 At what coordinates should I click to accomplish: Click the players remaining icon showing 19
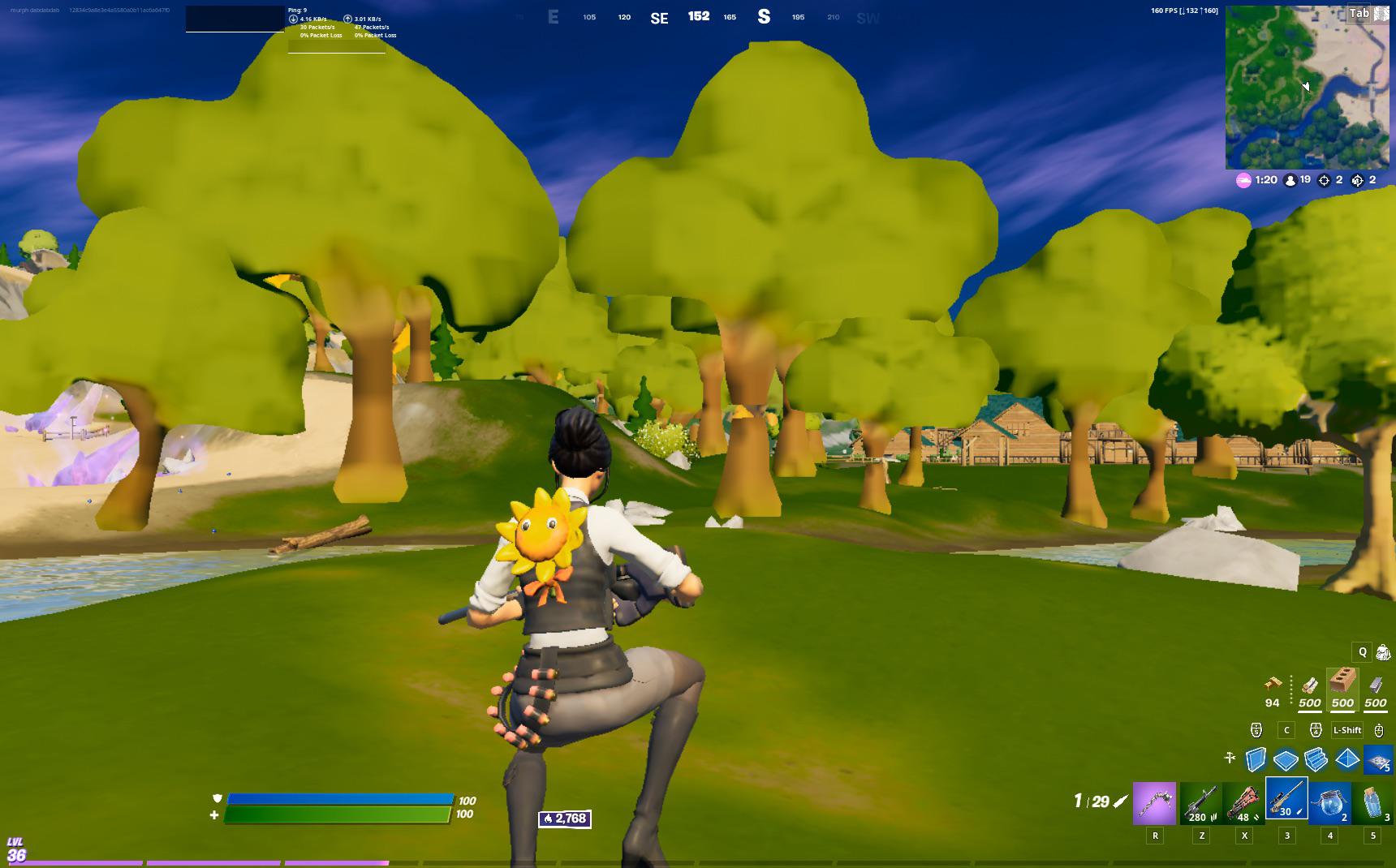(1290, 179)
